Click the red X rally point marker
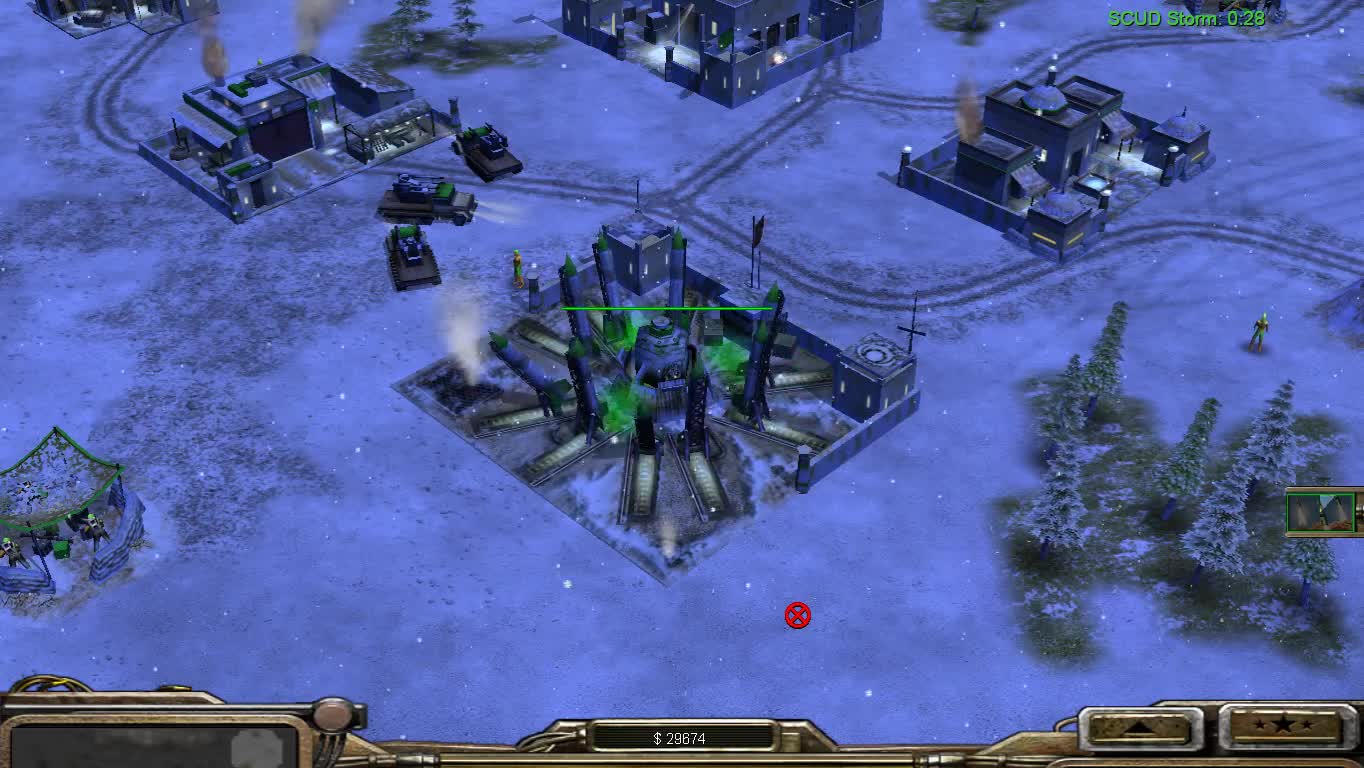The image size is (1364, 768). coord(797,615)
